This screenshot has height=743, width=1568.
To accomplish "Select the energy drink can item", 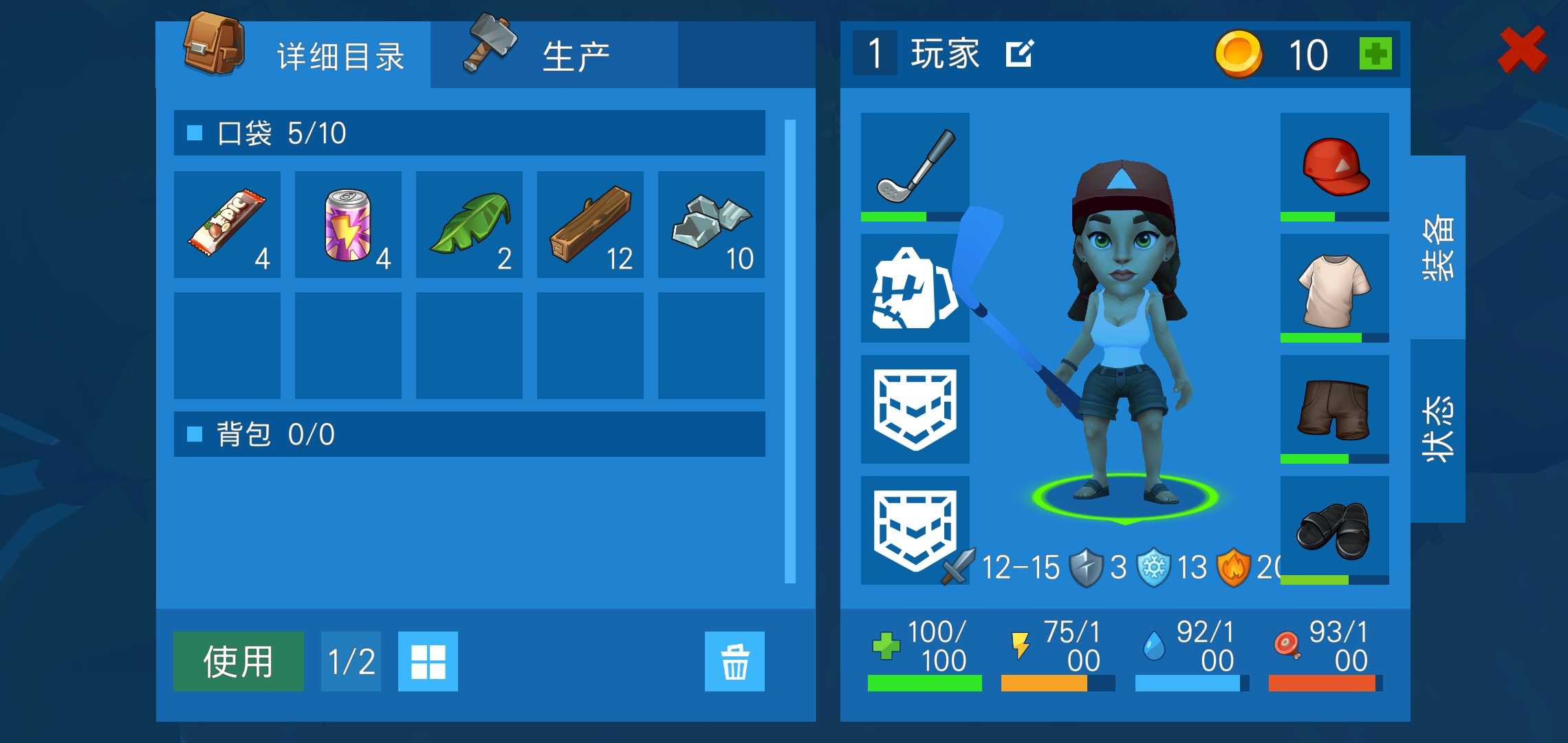I will pyautogui.click(x=348, y=225).
